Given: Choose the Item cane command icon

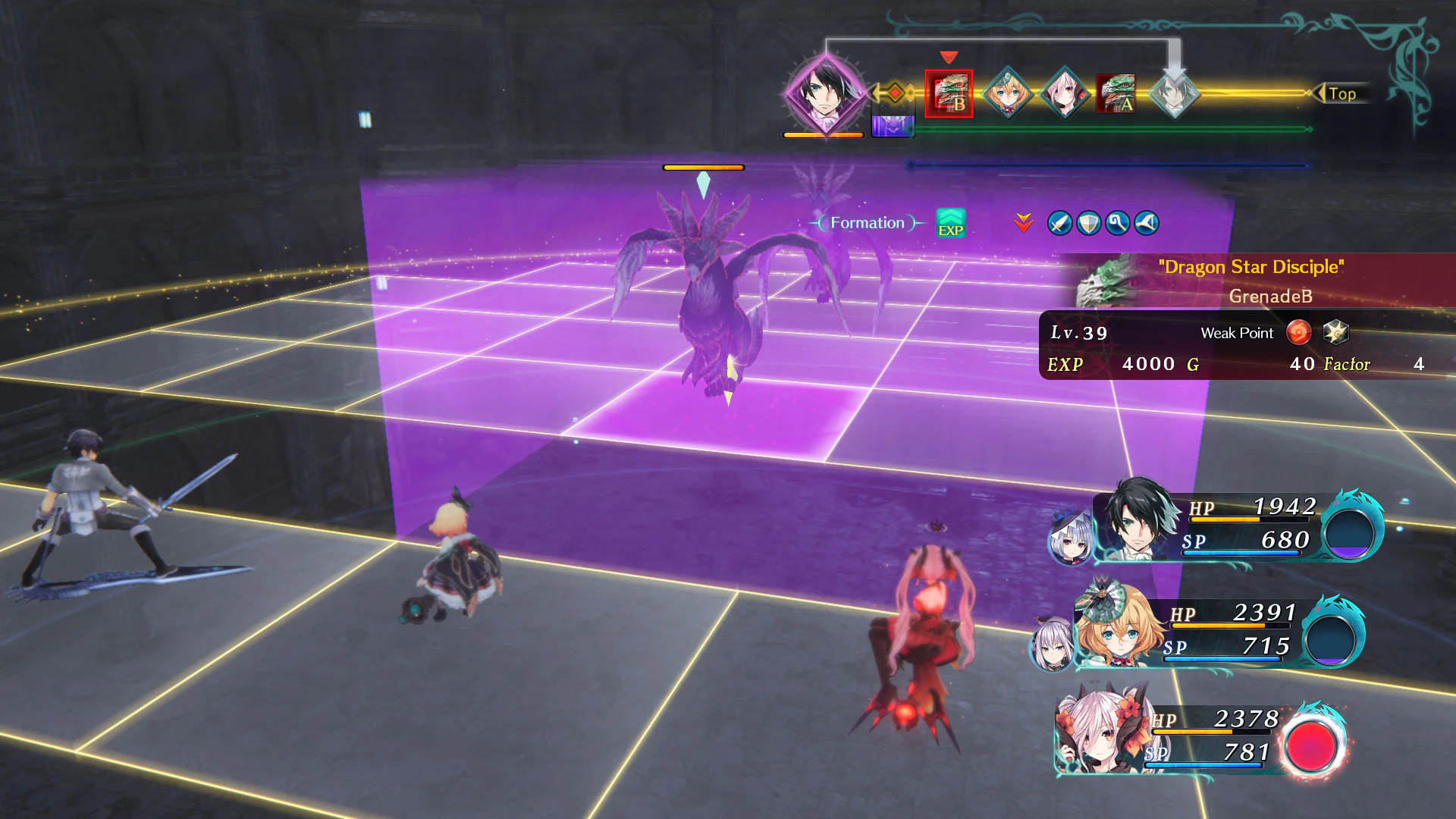Looking at the screenshot, I should pyautogui.click(x=1117, y=224).
